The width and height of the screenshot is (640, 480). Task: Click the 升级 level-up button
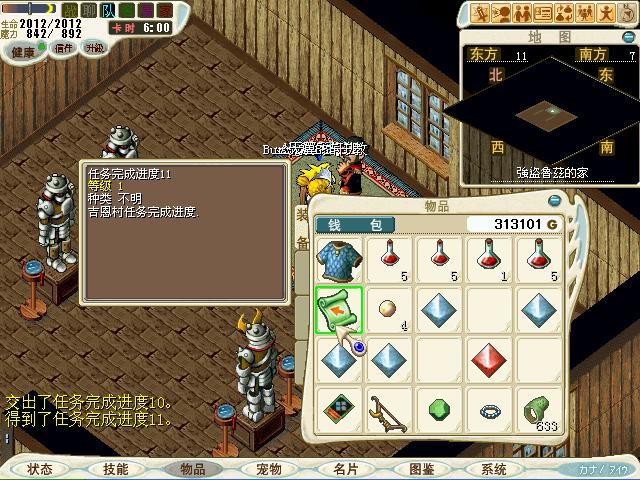click(95, 48)
